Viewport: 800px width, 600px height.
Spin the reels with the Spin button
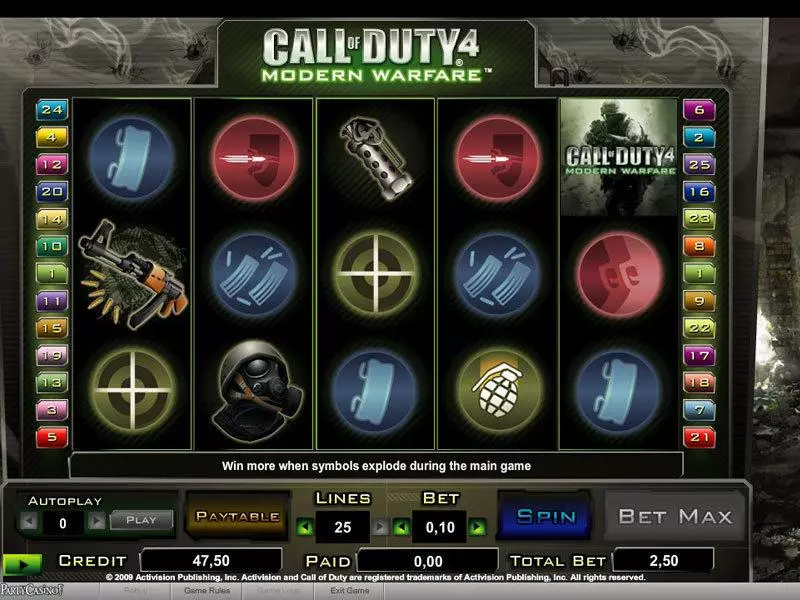[x=546, y=516]
